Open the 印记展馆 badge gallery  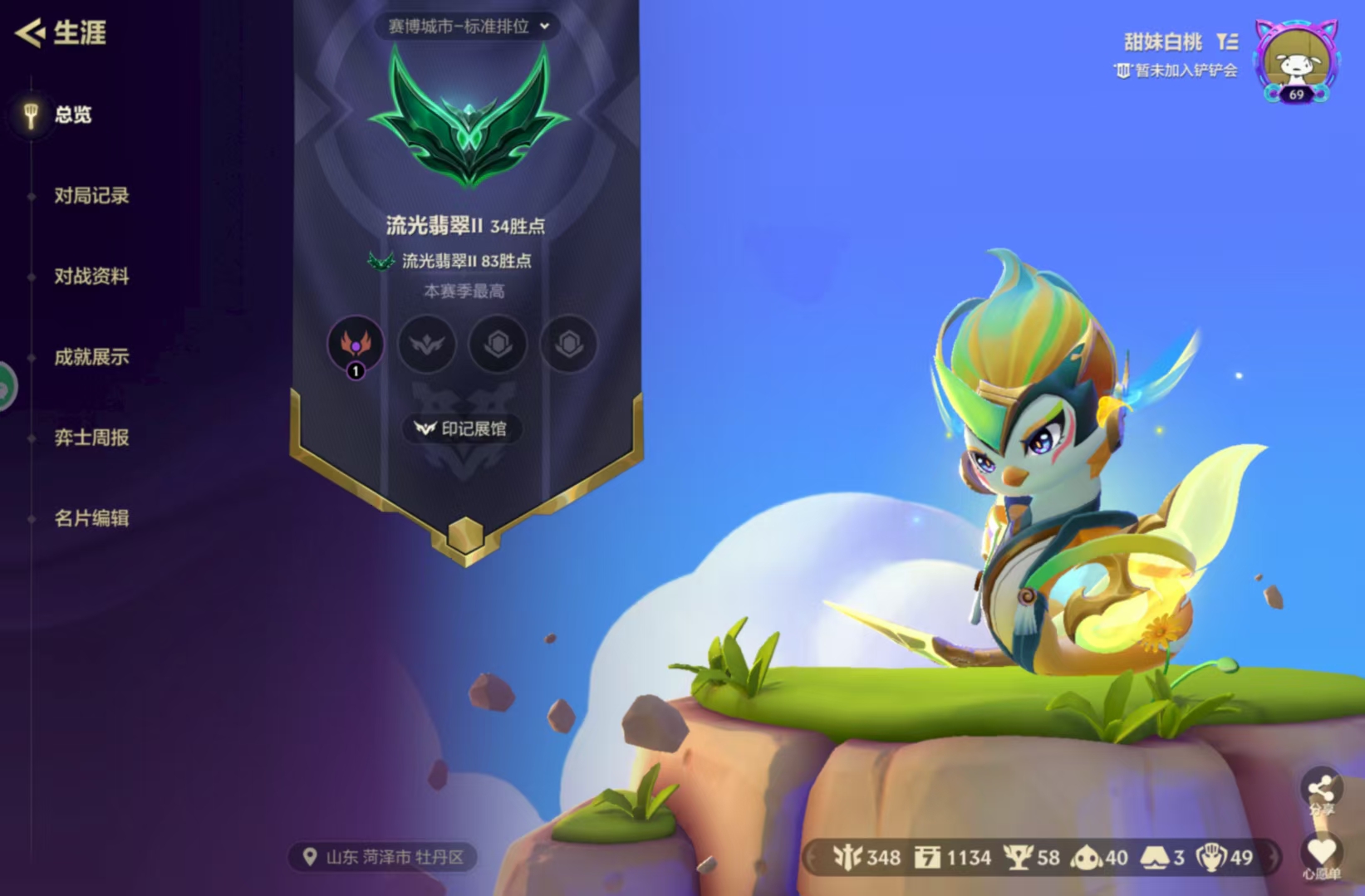click(462, 428)
